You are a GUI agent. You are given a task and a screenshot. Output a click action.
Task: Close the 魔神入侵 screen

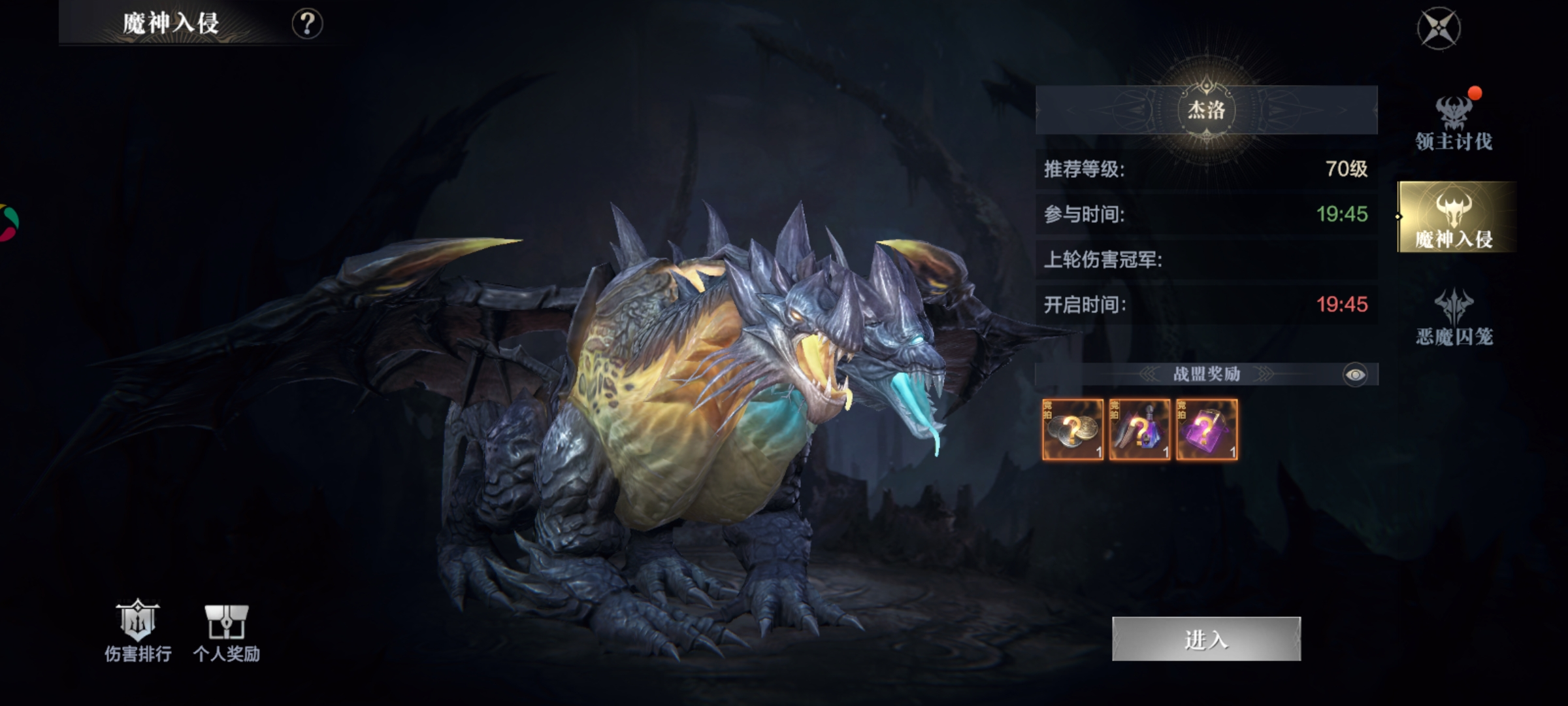point(1438,29)
